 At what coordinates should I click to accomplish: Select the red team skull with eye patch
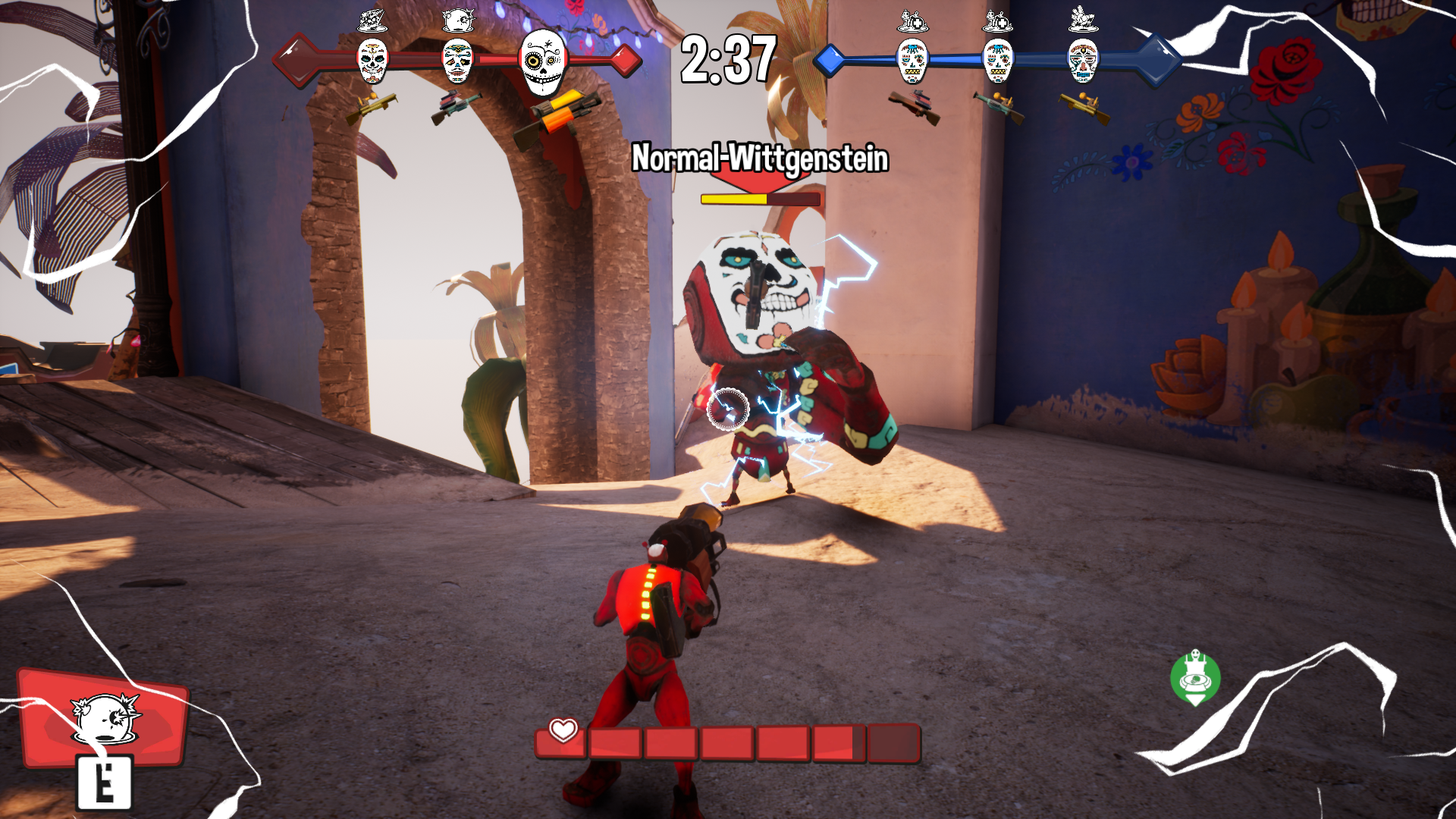(x=457, y=61)
